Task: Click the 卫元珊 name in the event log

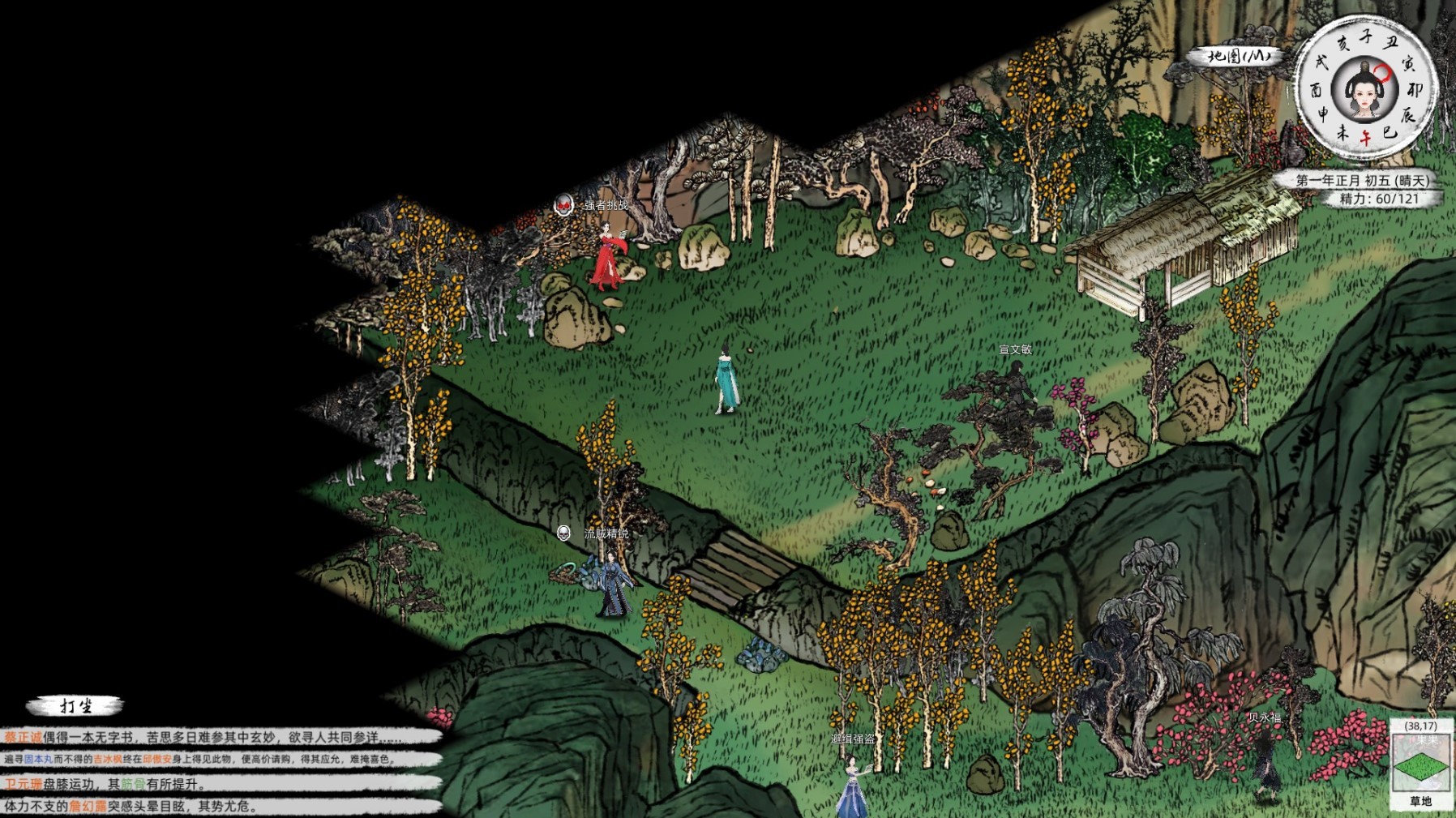Action: point(23,784)
